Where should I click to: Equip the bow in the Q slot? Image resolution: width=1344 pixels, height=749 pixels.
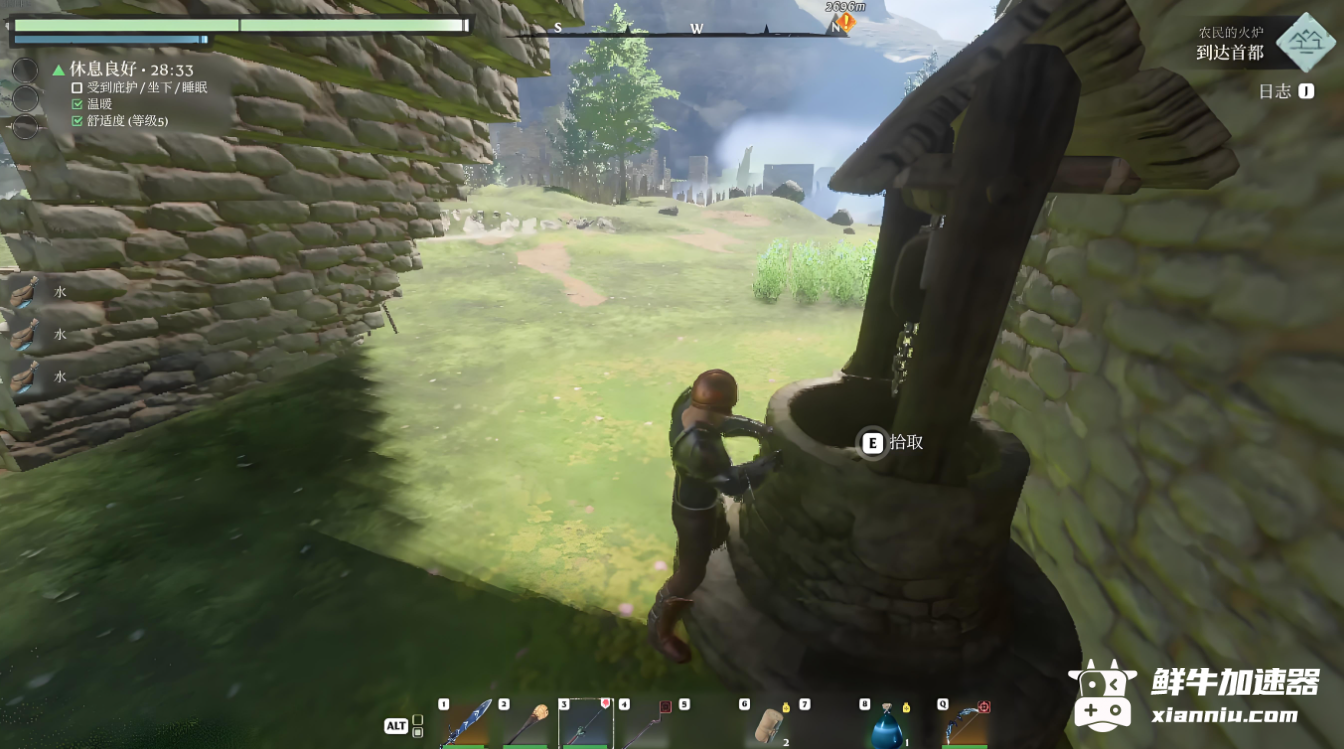click(964, 724)
